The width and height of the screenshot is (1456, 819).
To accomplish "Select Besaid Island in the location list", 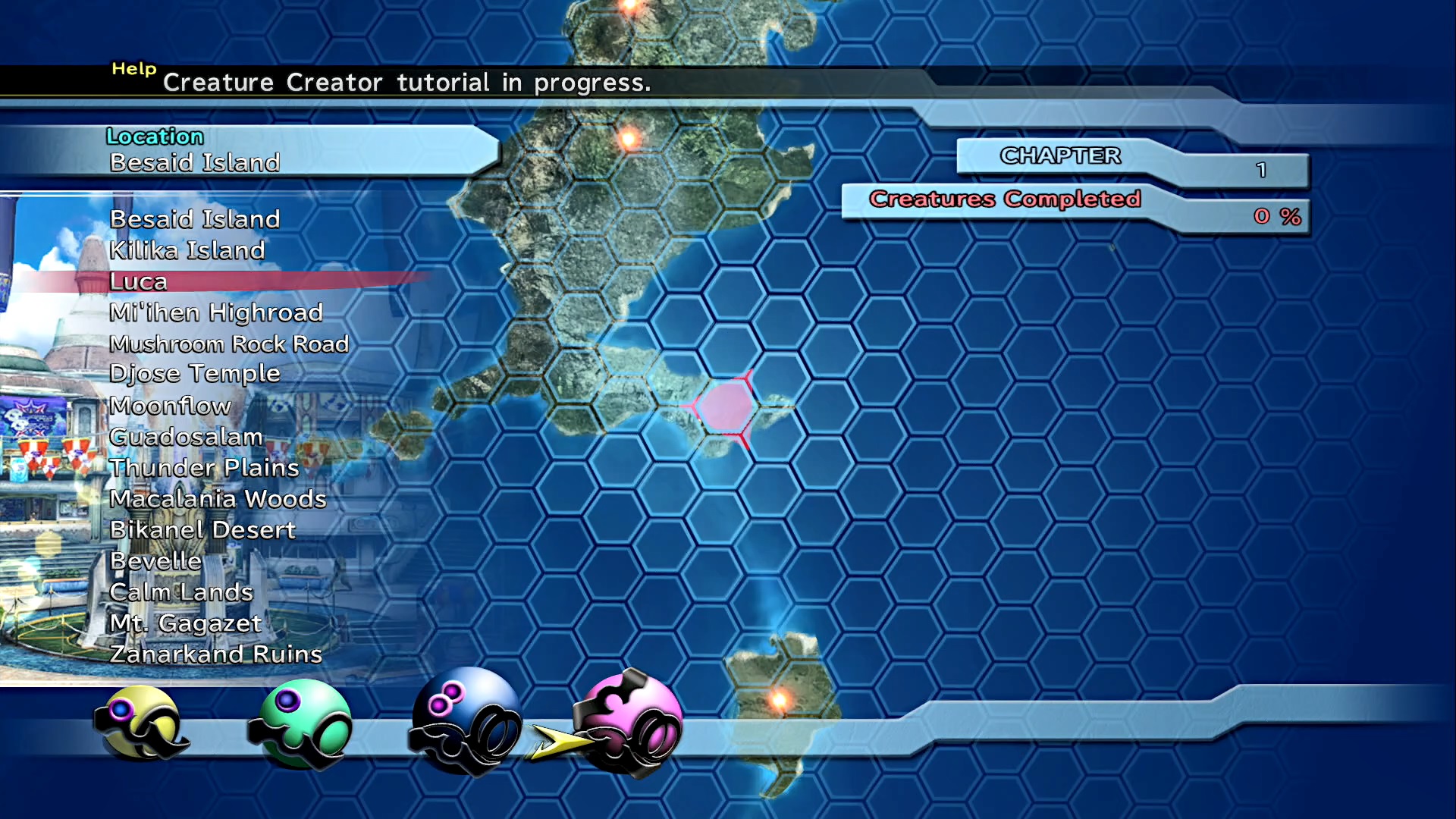I will pyautogui.click(x=195, y=219).
